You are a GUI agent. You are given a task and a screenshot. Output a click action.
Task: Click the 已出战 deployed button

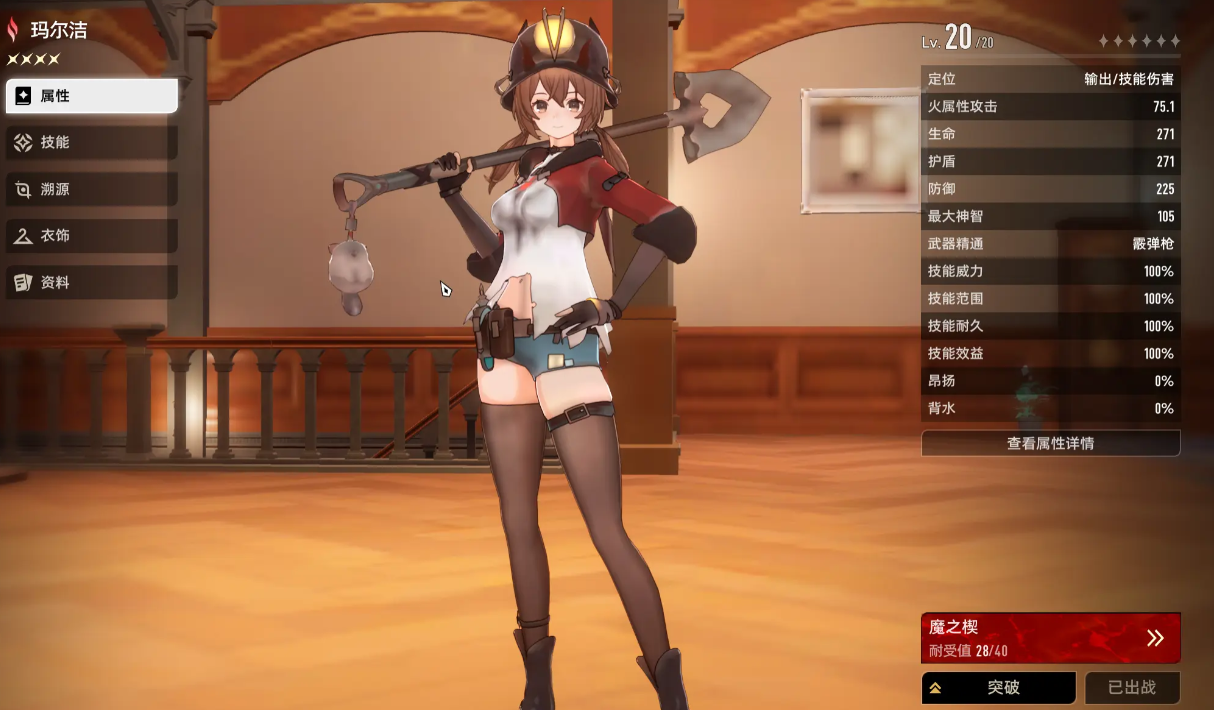1132,688
